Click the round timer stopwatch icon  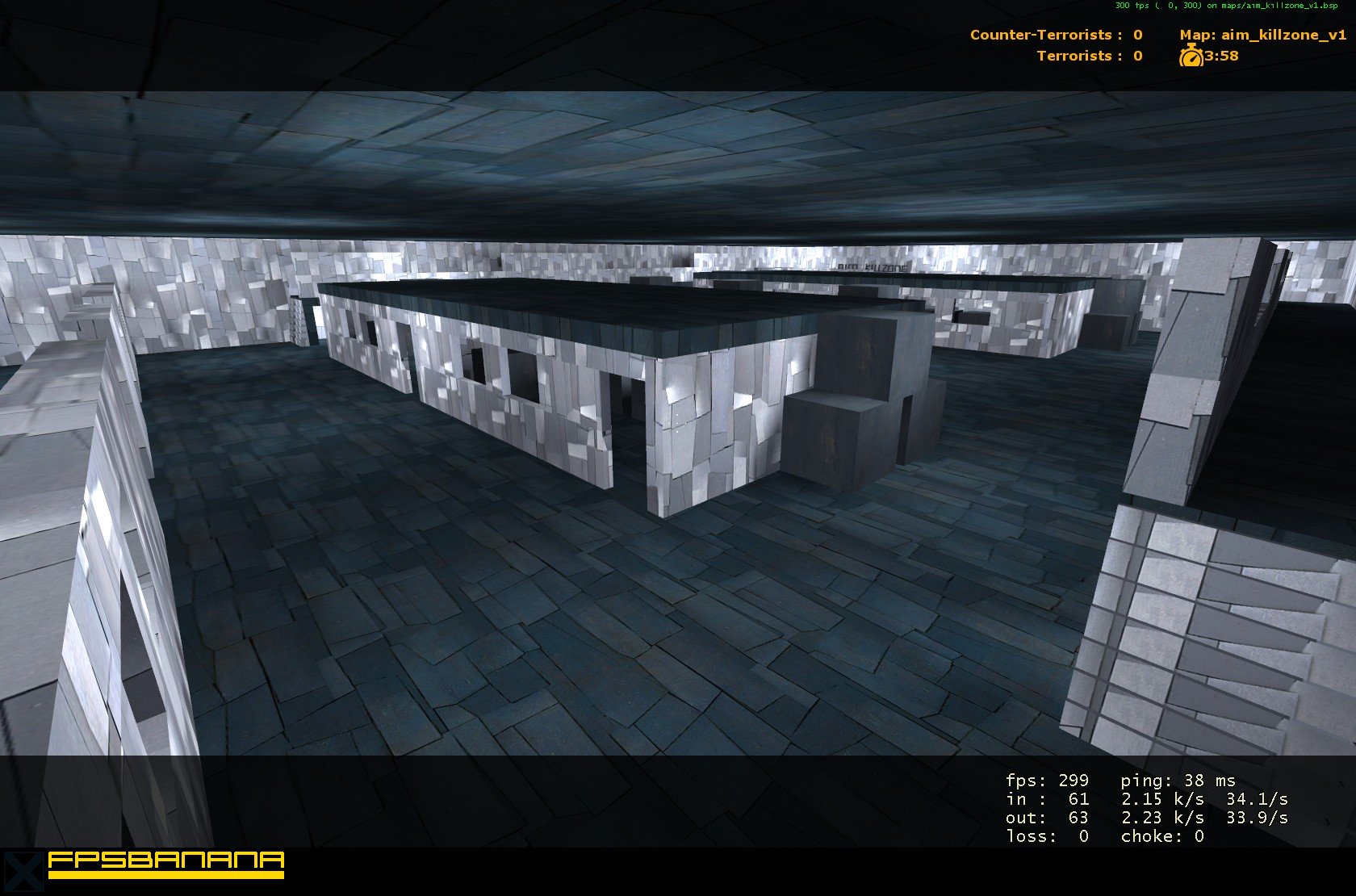tap(1193, 57)
